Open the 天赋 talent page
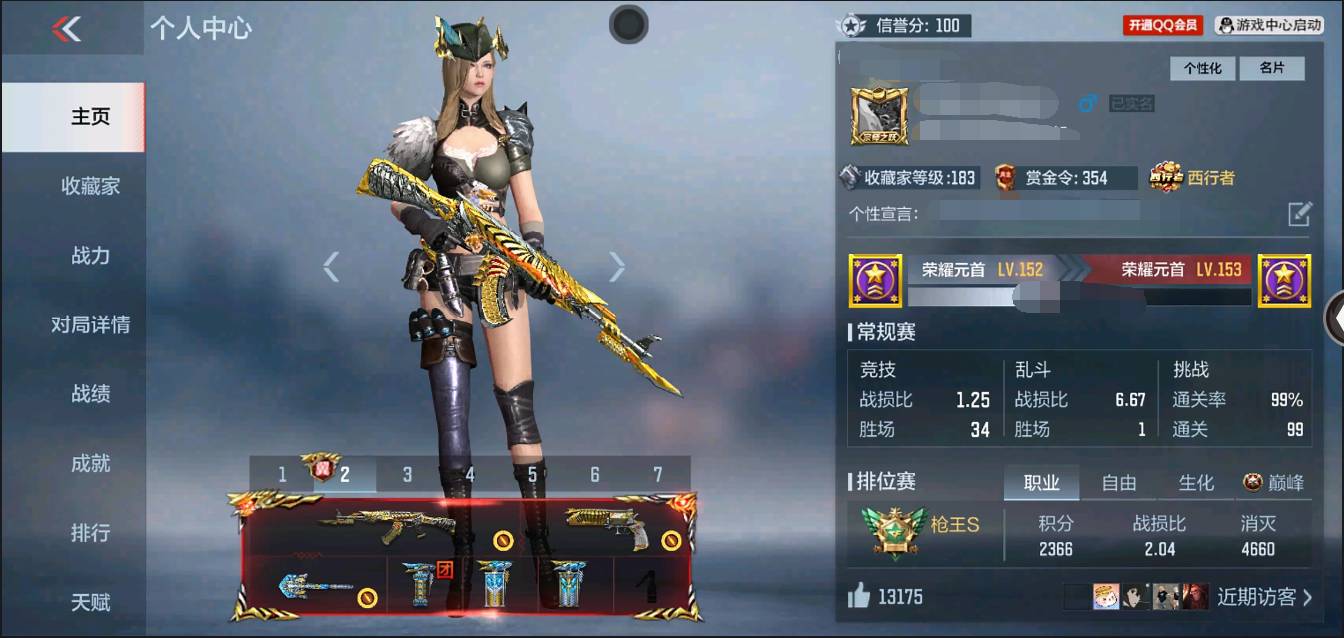Screen dimensions: 1344x638 (x=90, y=602)
